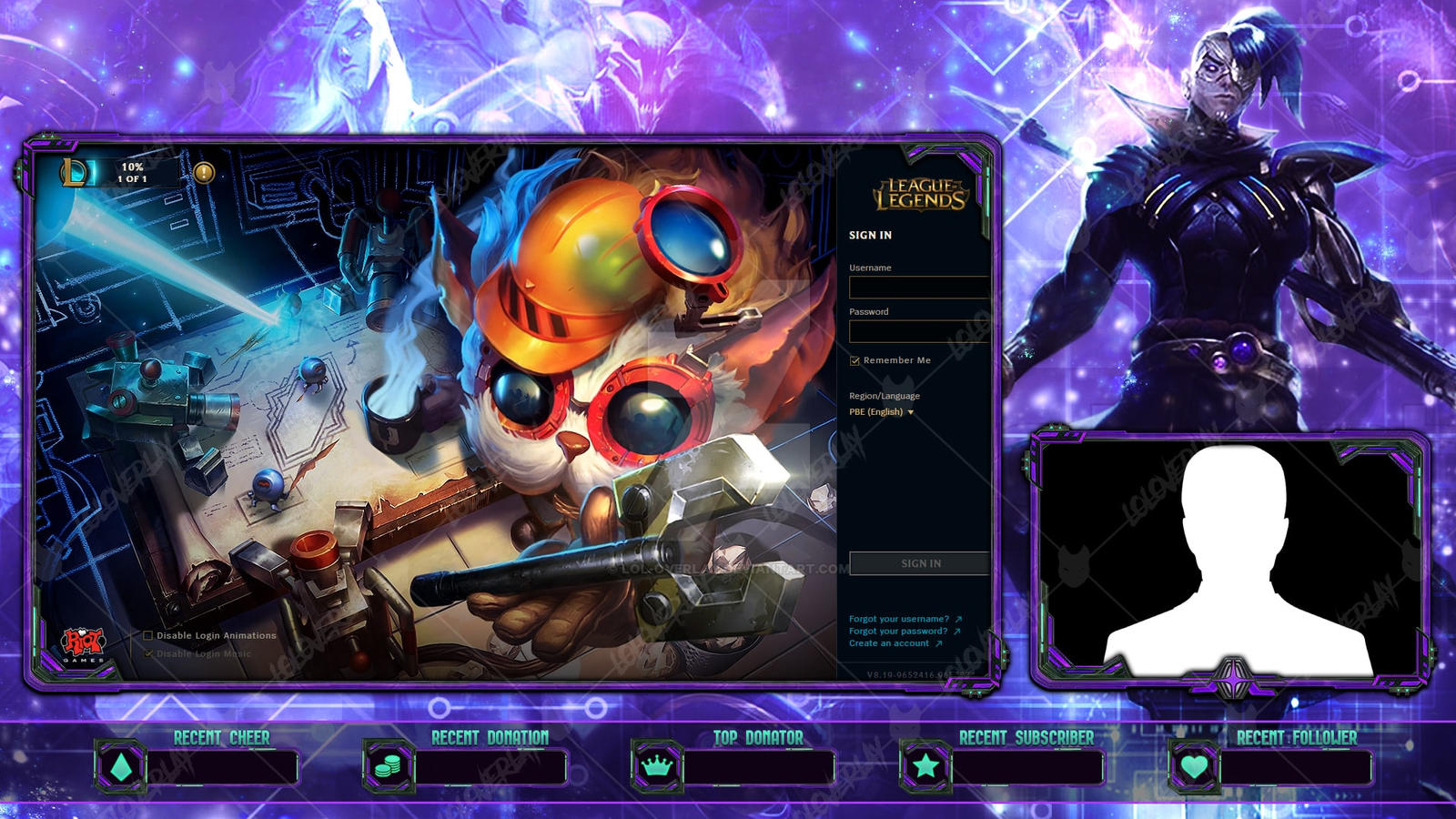
Task: Click the star icon beside Recent Subscriber
Action: pyautogui.click(x=926, y=766)
